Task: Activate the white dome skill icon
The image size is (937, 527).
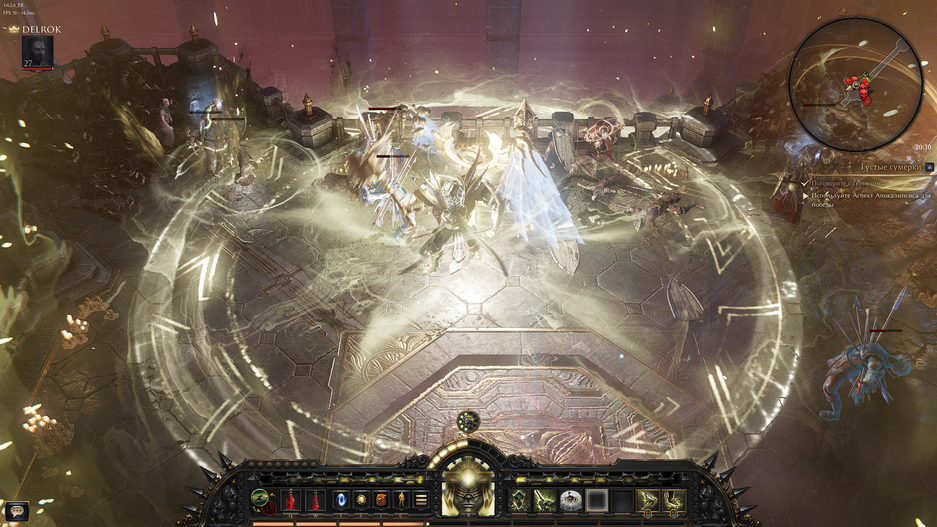Action: pyautogui.click(x=570, y=499)
